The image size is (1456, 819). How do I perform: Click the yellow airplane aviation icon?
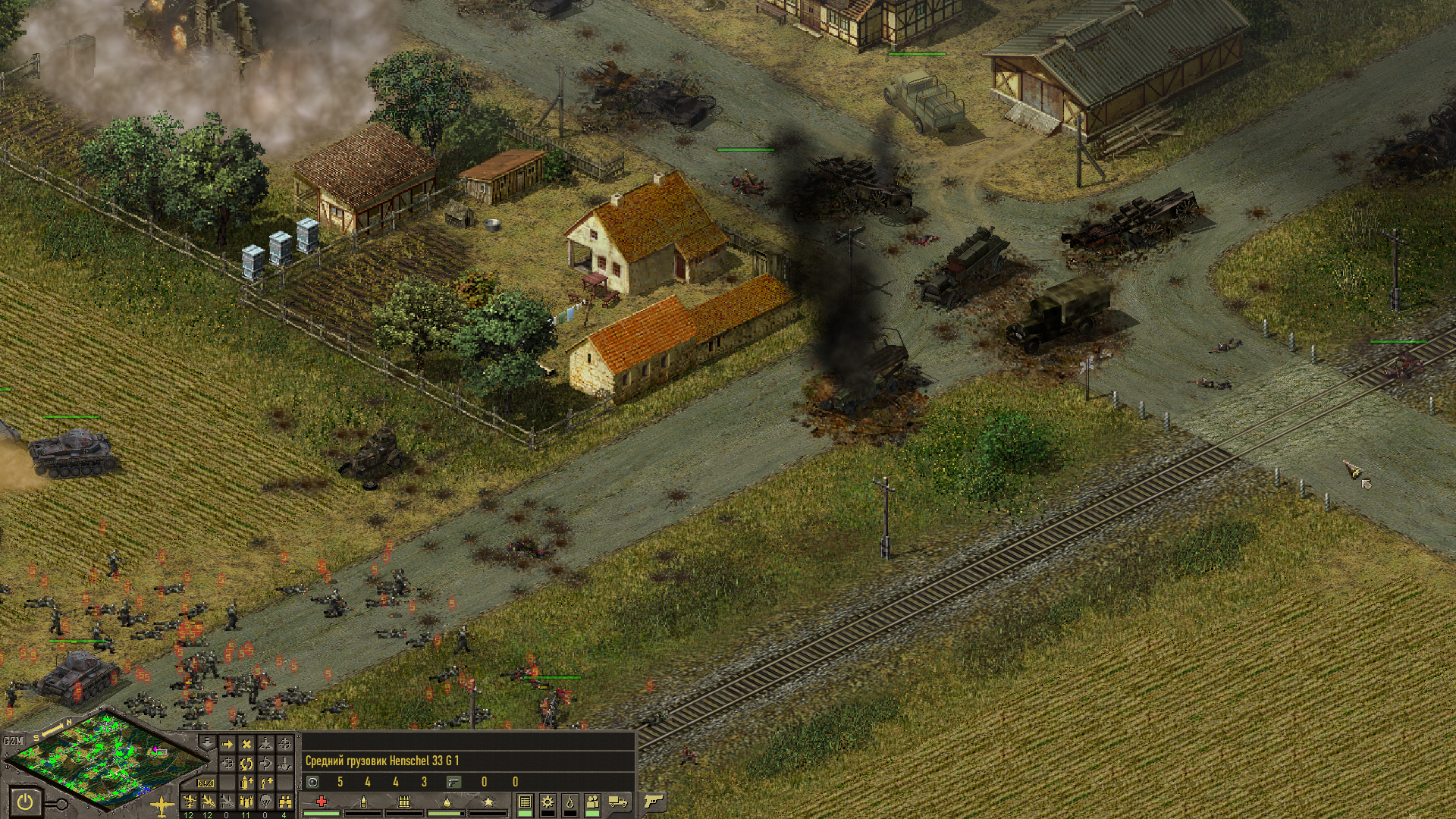click(x=162, y=805)
